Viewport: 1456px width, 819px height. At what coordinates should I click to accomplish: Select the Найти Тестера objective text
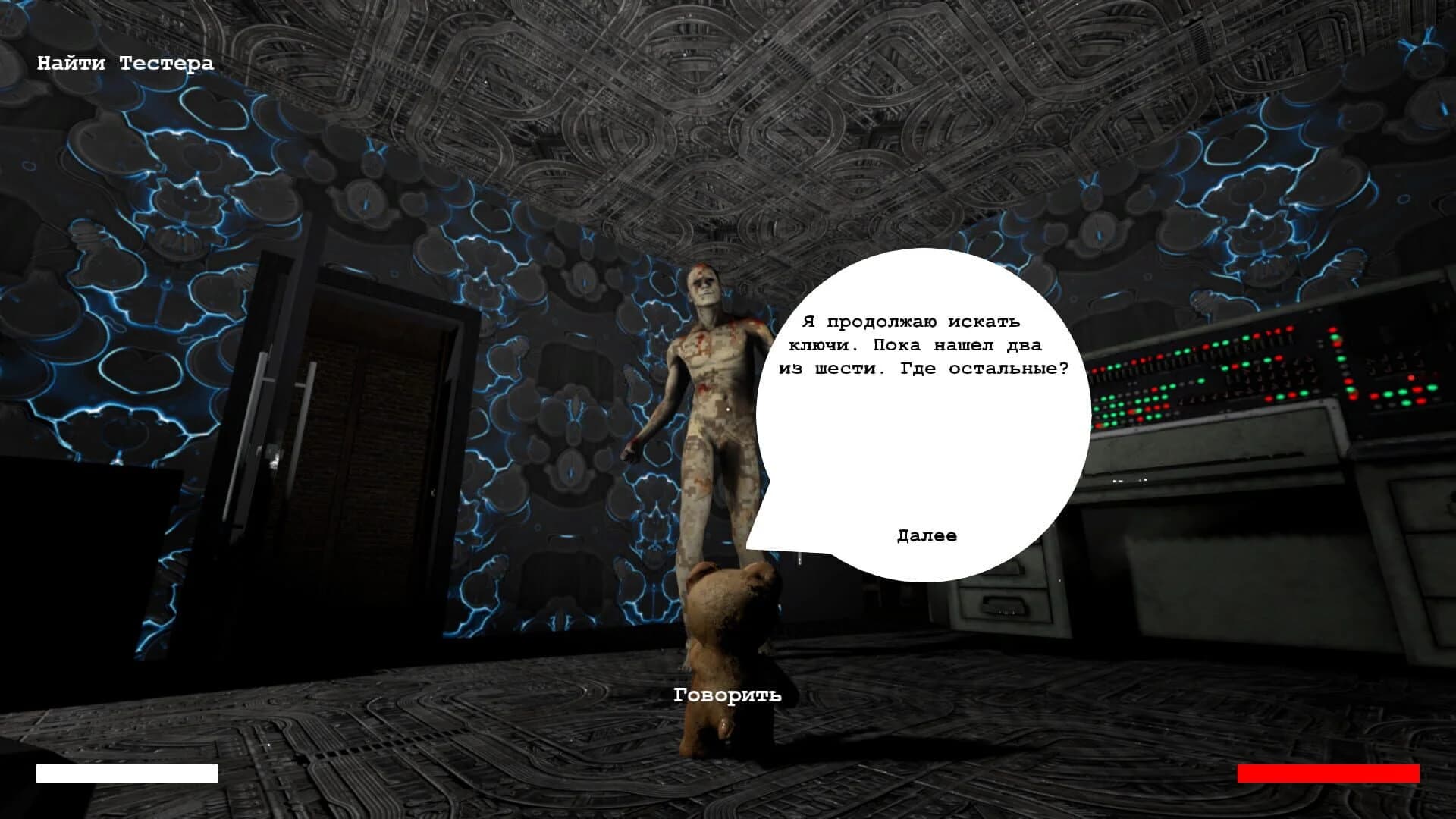(x=125, y=64)
